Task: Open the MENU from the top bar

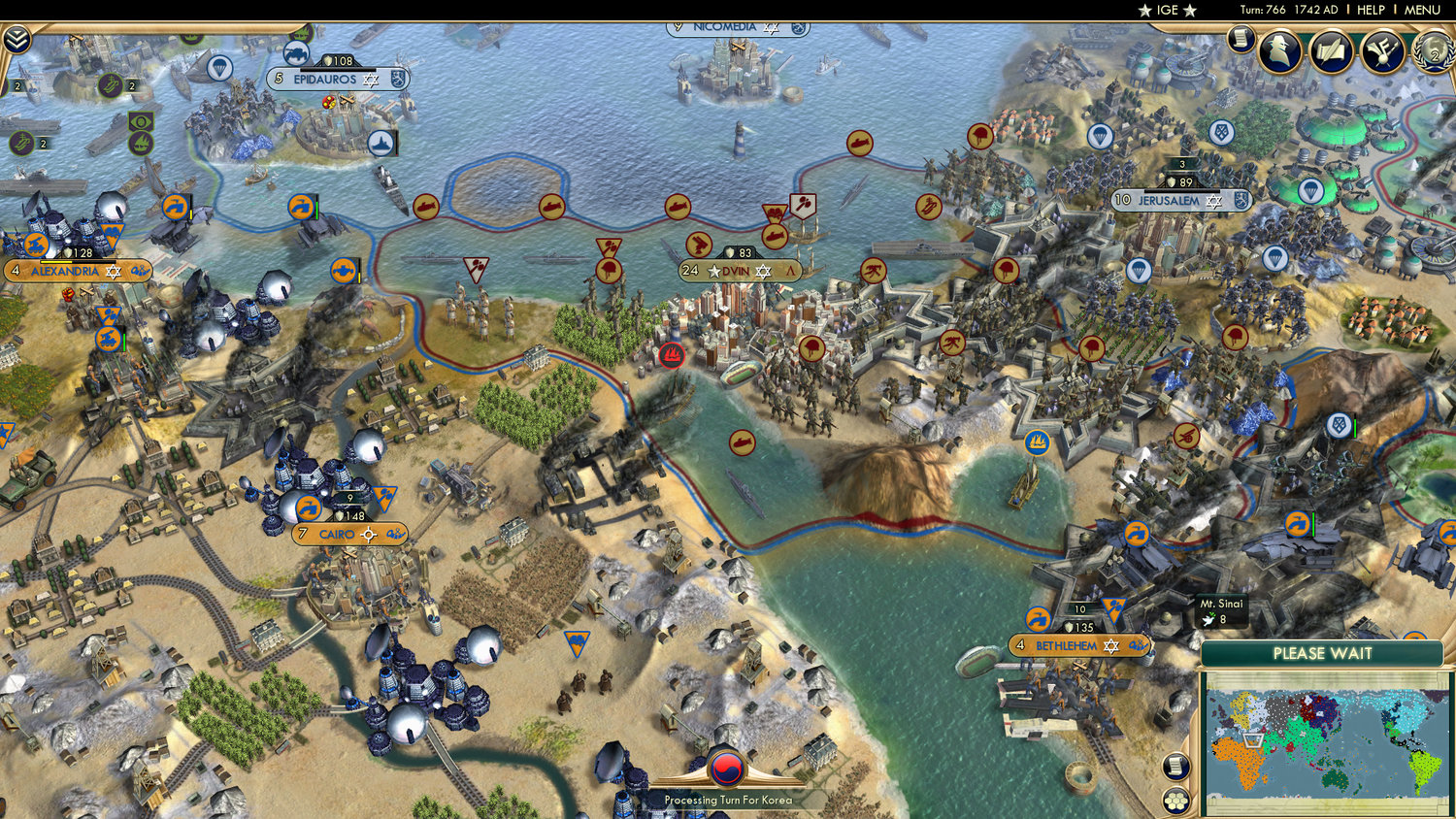Action: (x=1420, y=10)
